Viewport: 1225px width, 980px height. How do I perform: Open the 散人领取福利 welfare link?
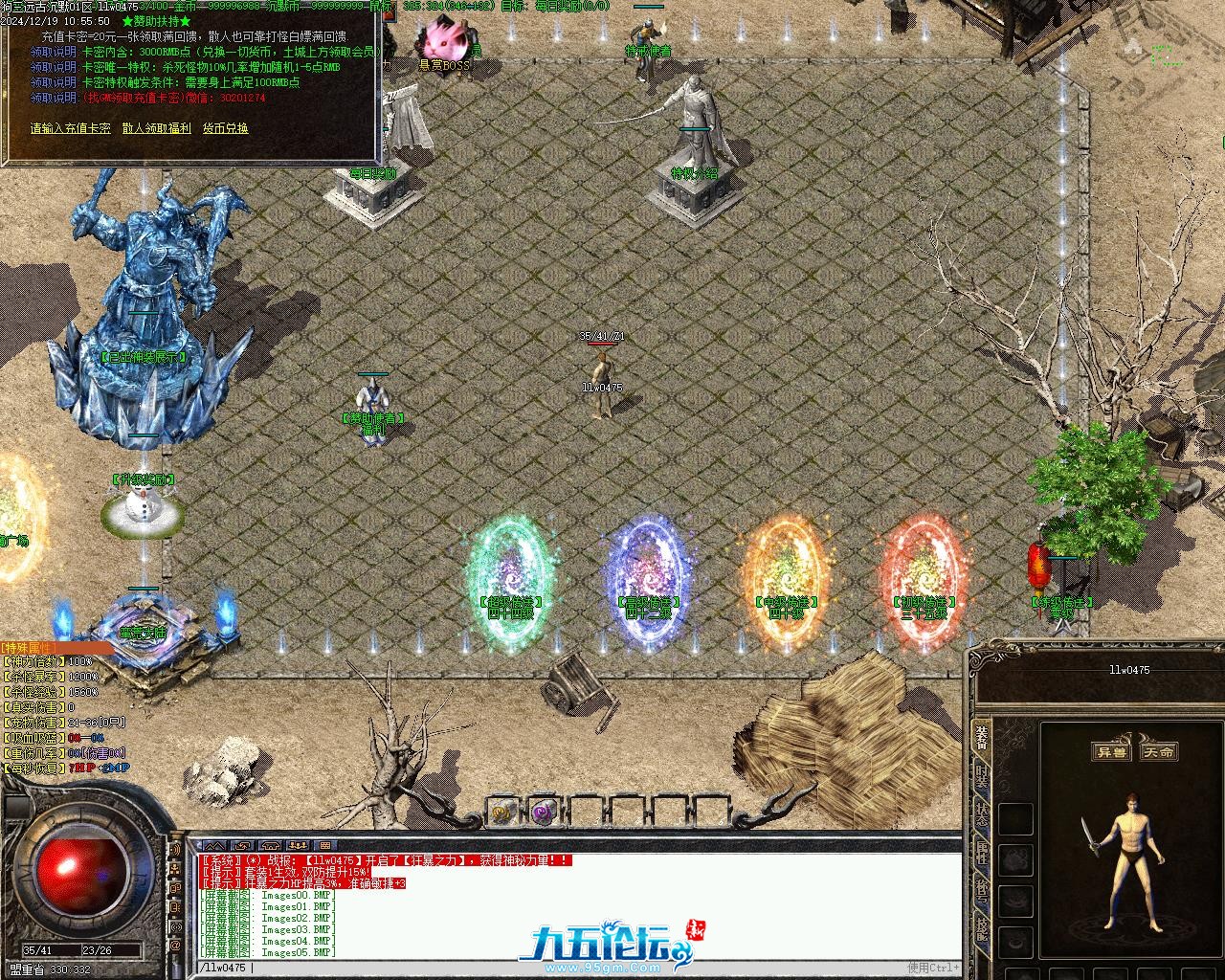pos(156,128)
